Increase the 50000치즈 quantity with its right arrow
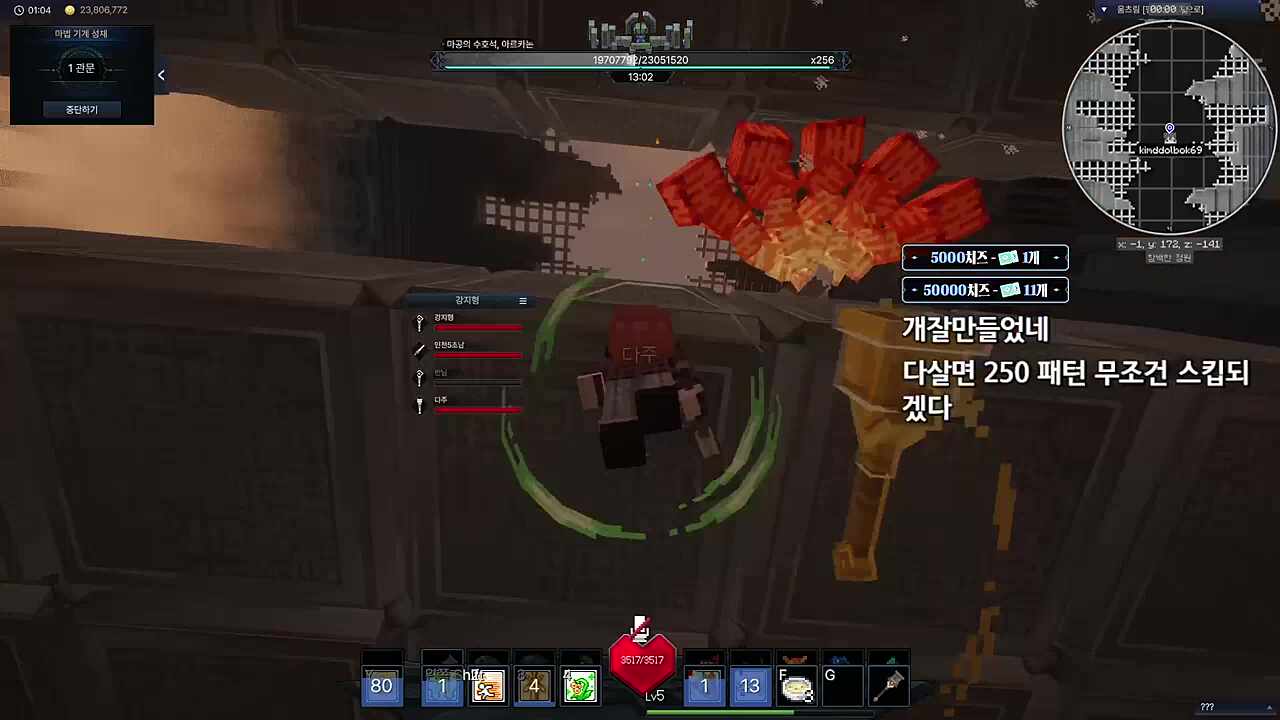 (1056, 290)
